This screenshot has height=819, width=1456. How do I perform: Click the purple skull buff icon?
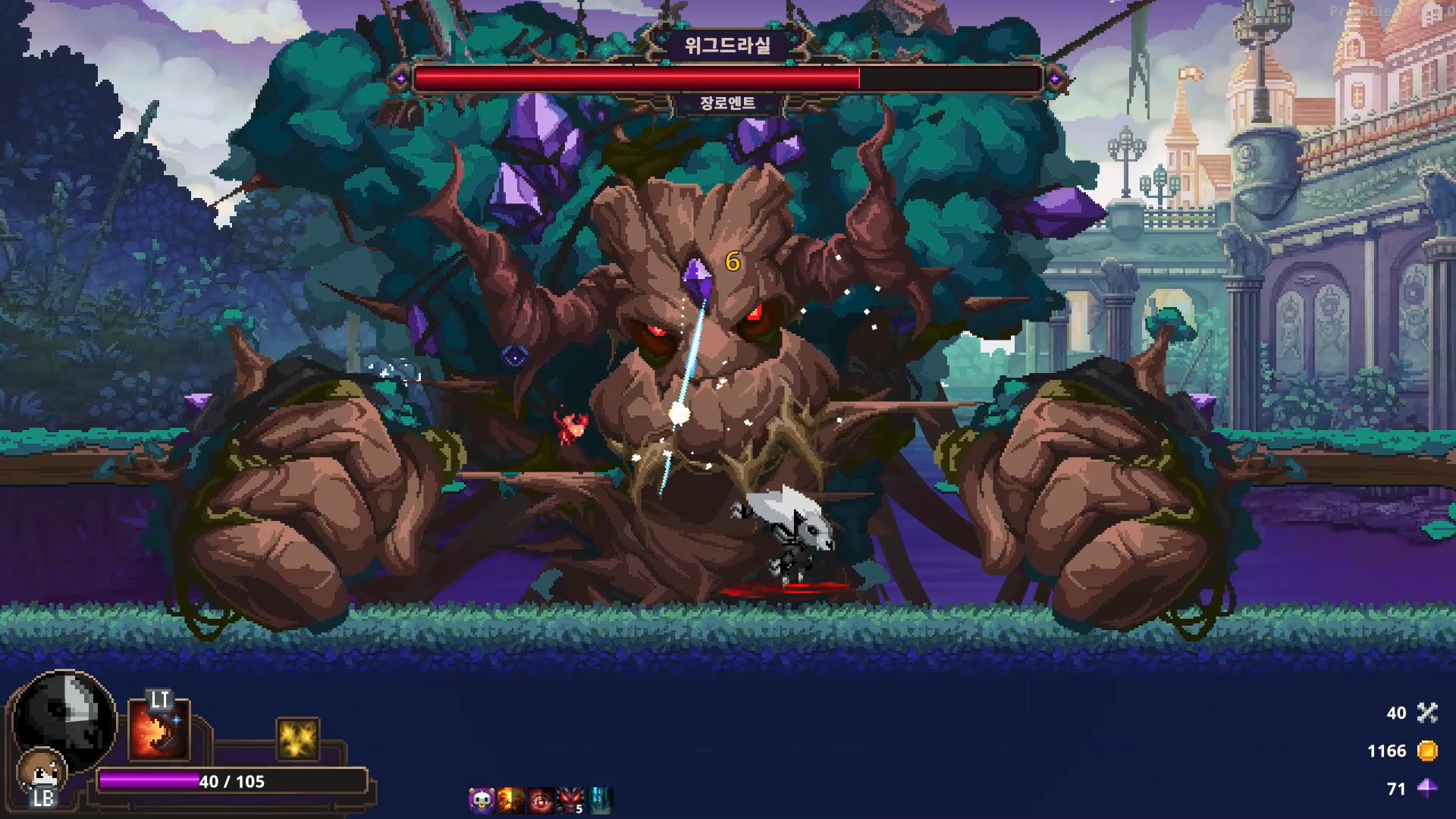pos(482,800)
